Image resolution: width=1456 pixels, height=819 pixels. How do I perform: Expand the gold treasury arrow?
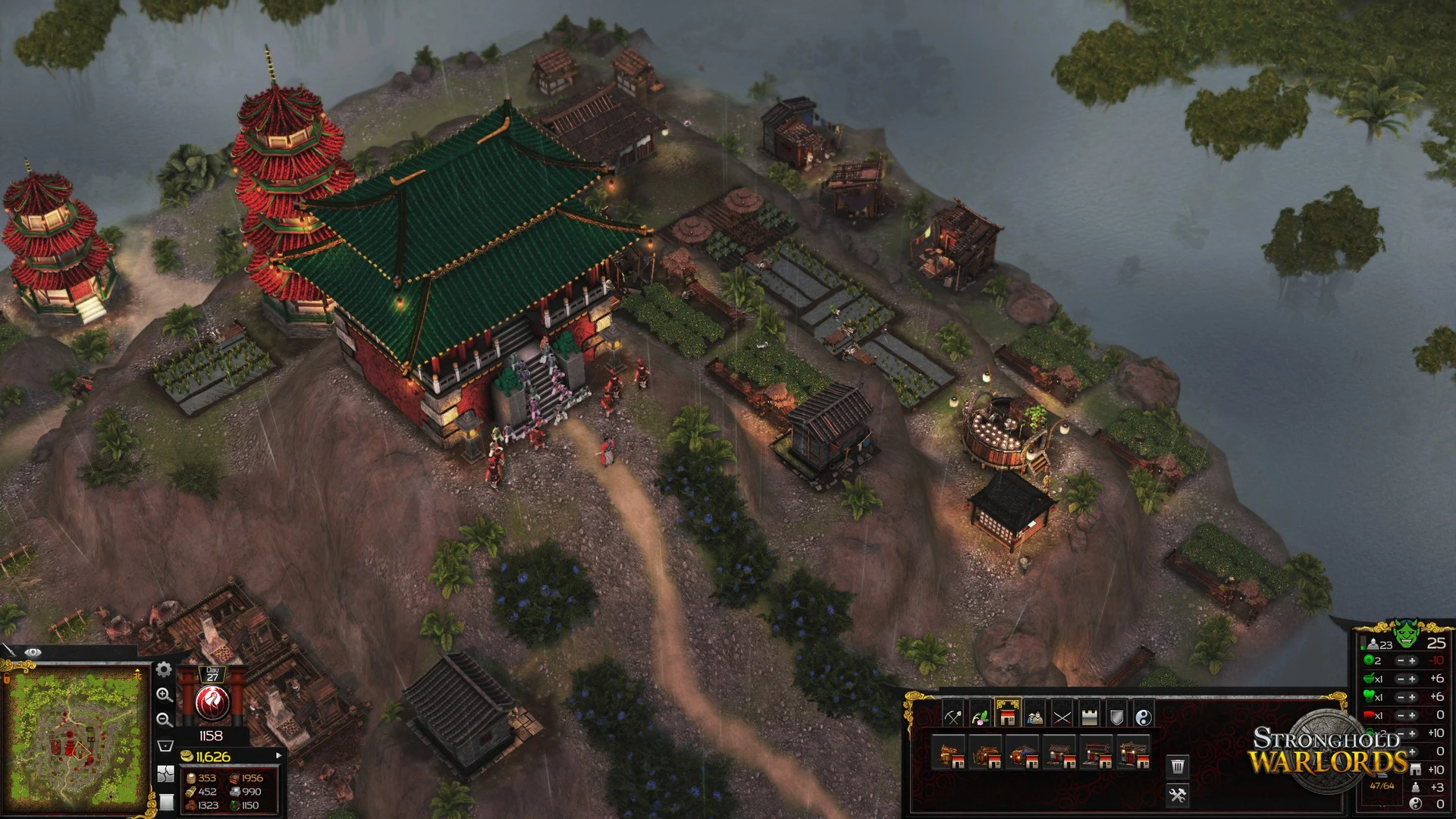click(278, 755)
